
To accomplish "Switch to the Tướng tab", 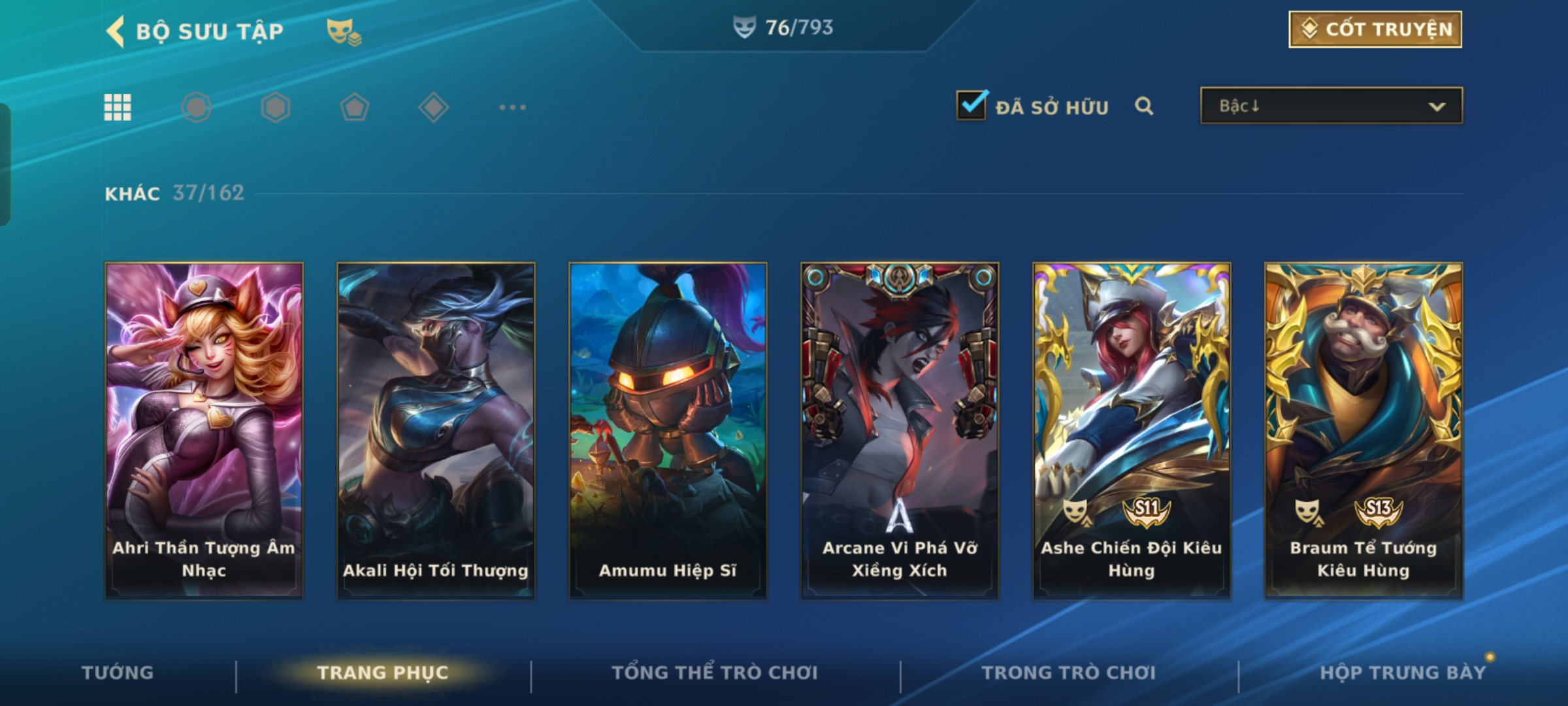I will point(118,673).
